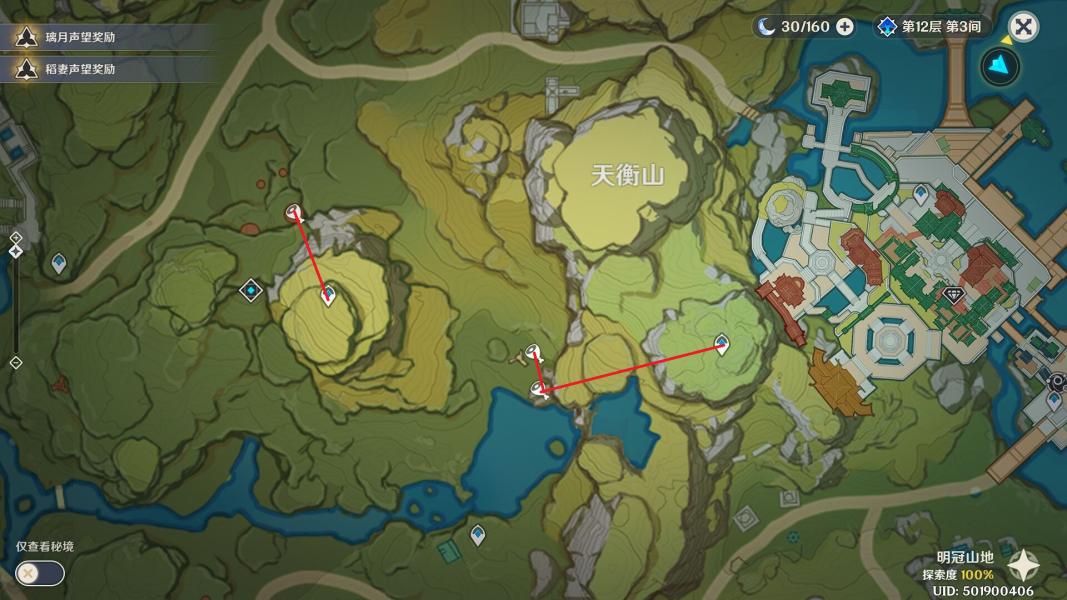Zoom in with the map slider plus button

pos(16,237)
